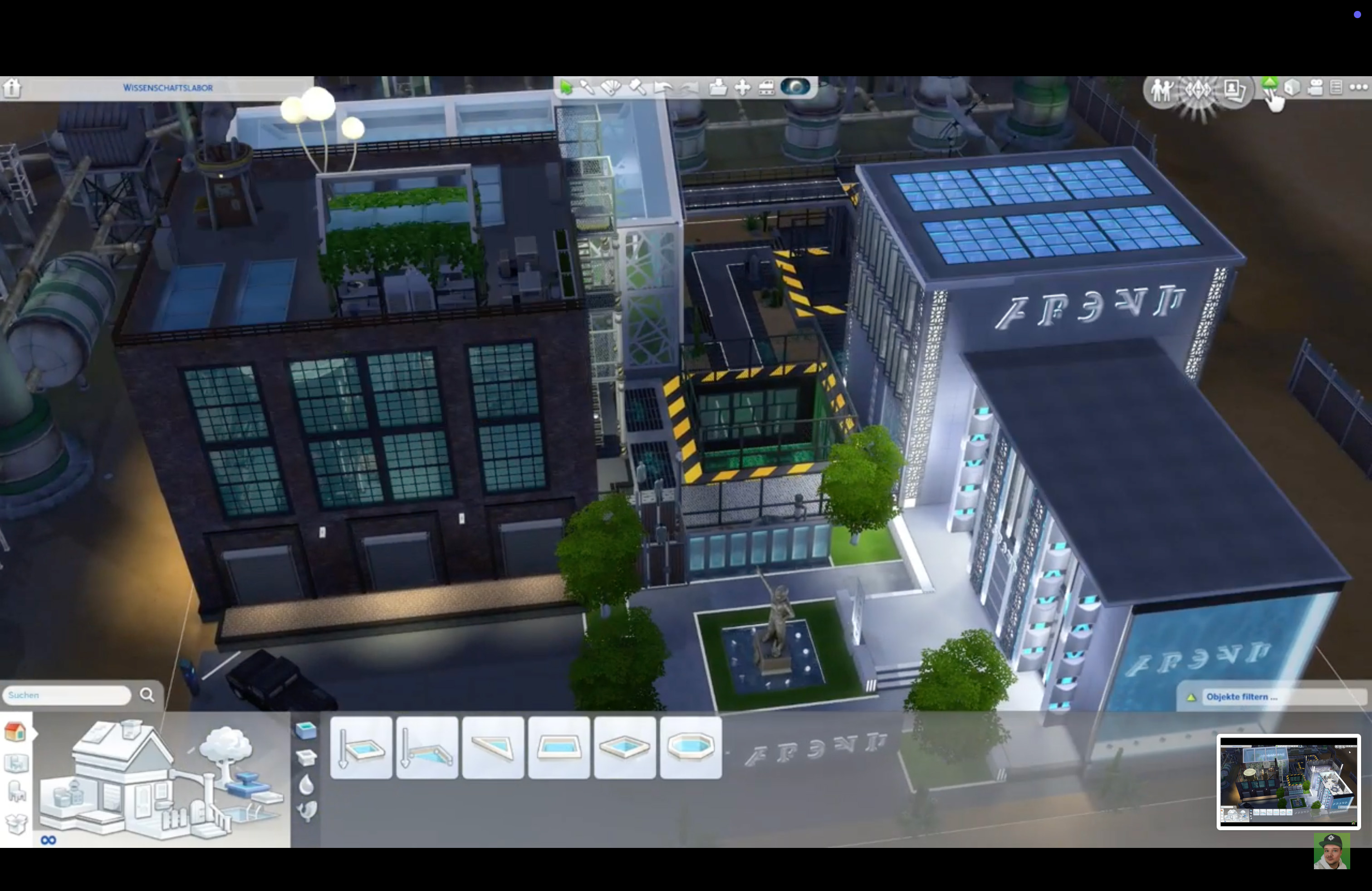Save lot to library folder icon
1372x891 pixels.
coord(718,88)
